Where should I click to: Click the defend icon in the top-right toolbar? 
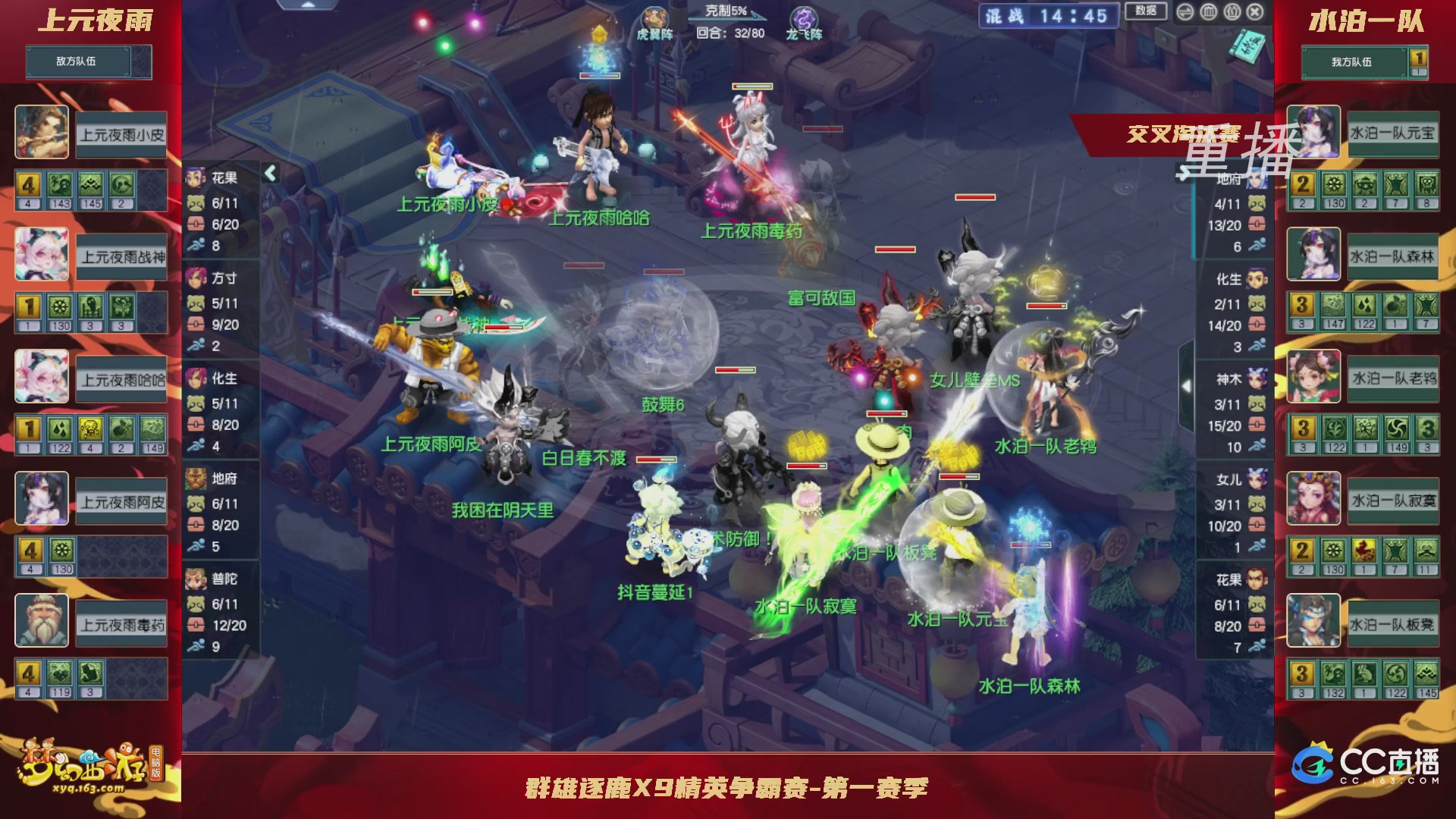[1208, 11]
